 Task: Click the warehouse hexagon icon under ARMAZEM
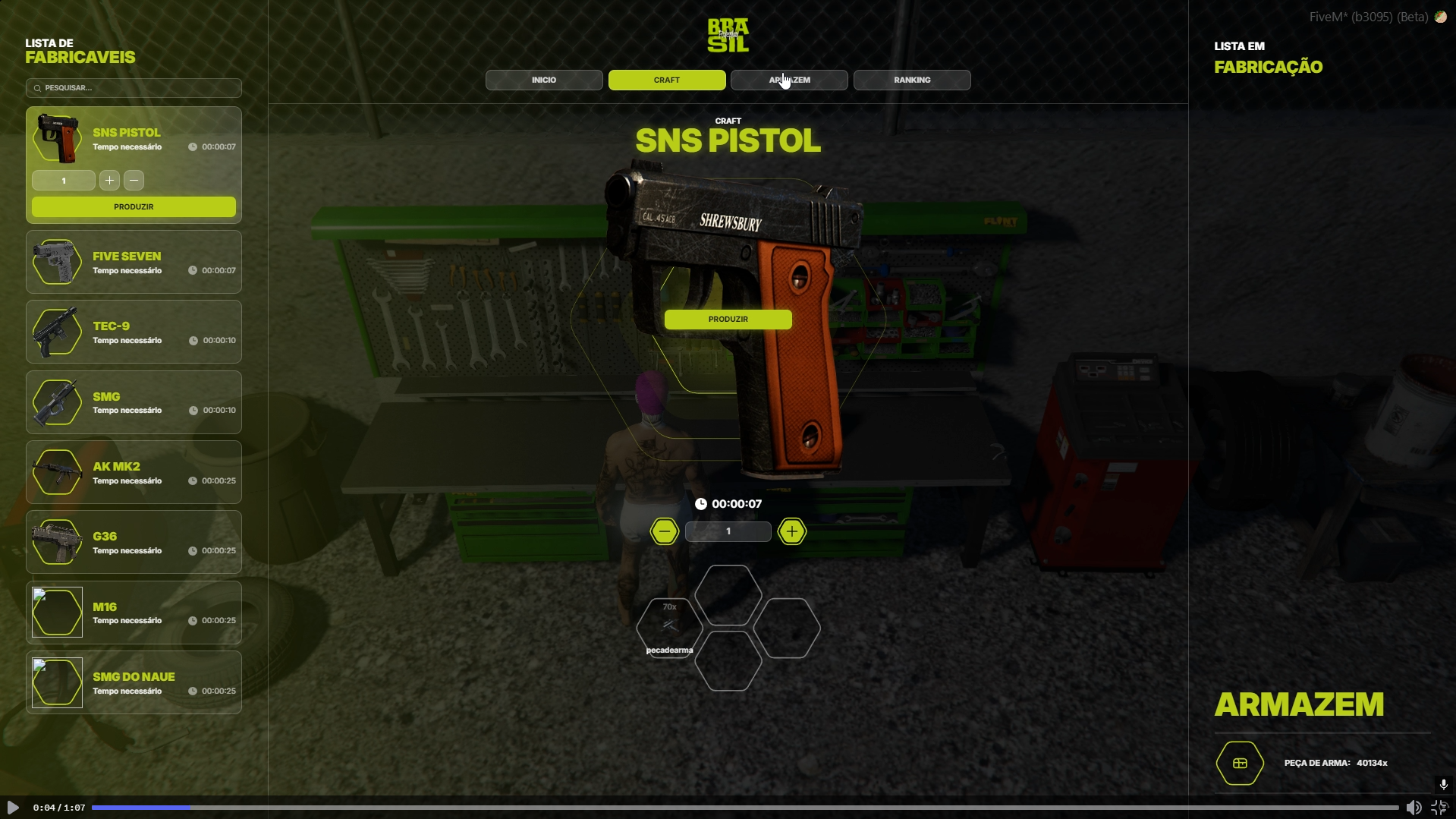[x=1240, y=763]
